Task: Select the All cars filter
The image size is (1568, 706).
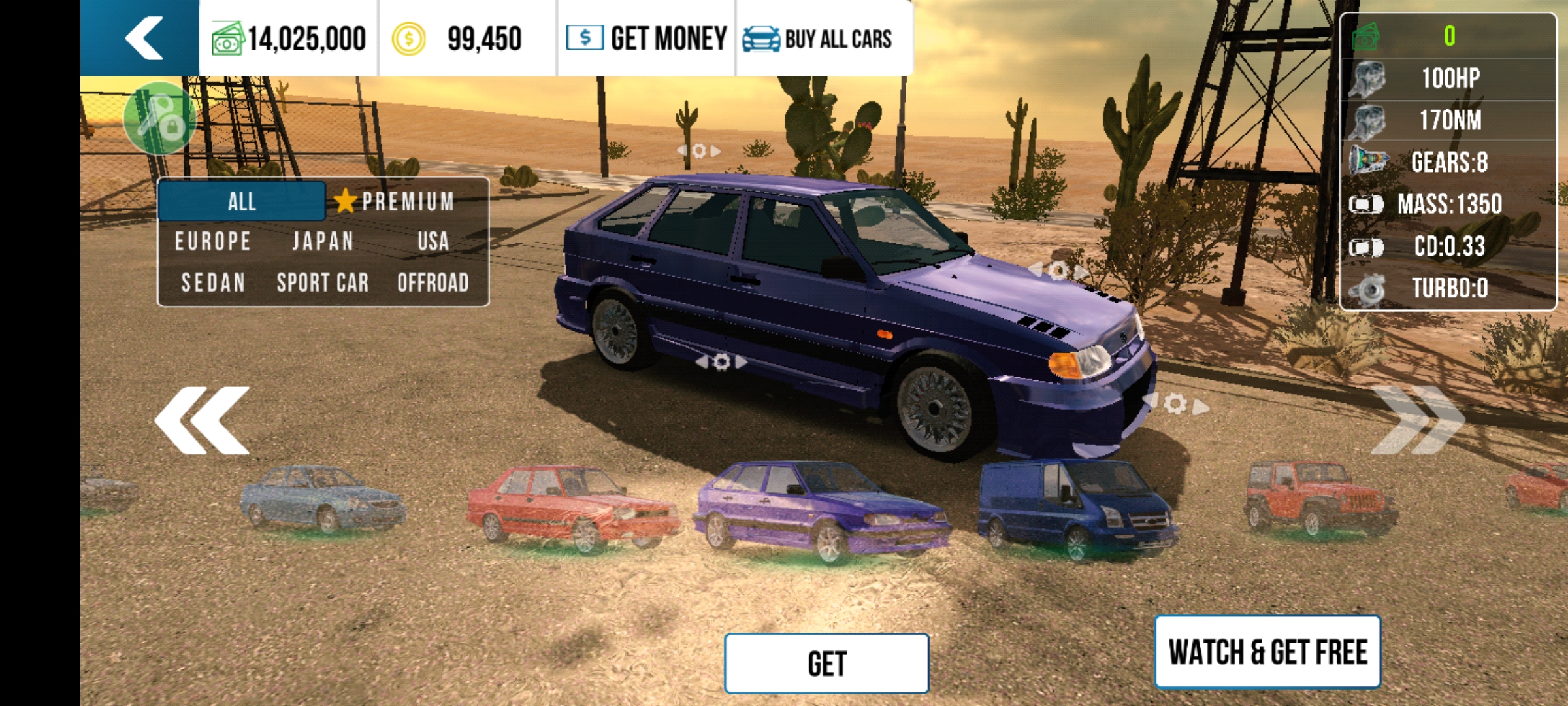Action: click(x=242, y=201)
